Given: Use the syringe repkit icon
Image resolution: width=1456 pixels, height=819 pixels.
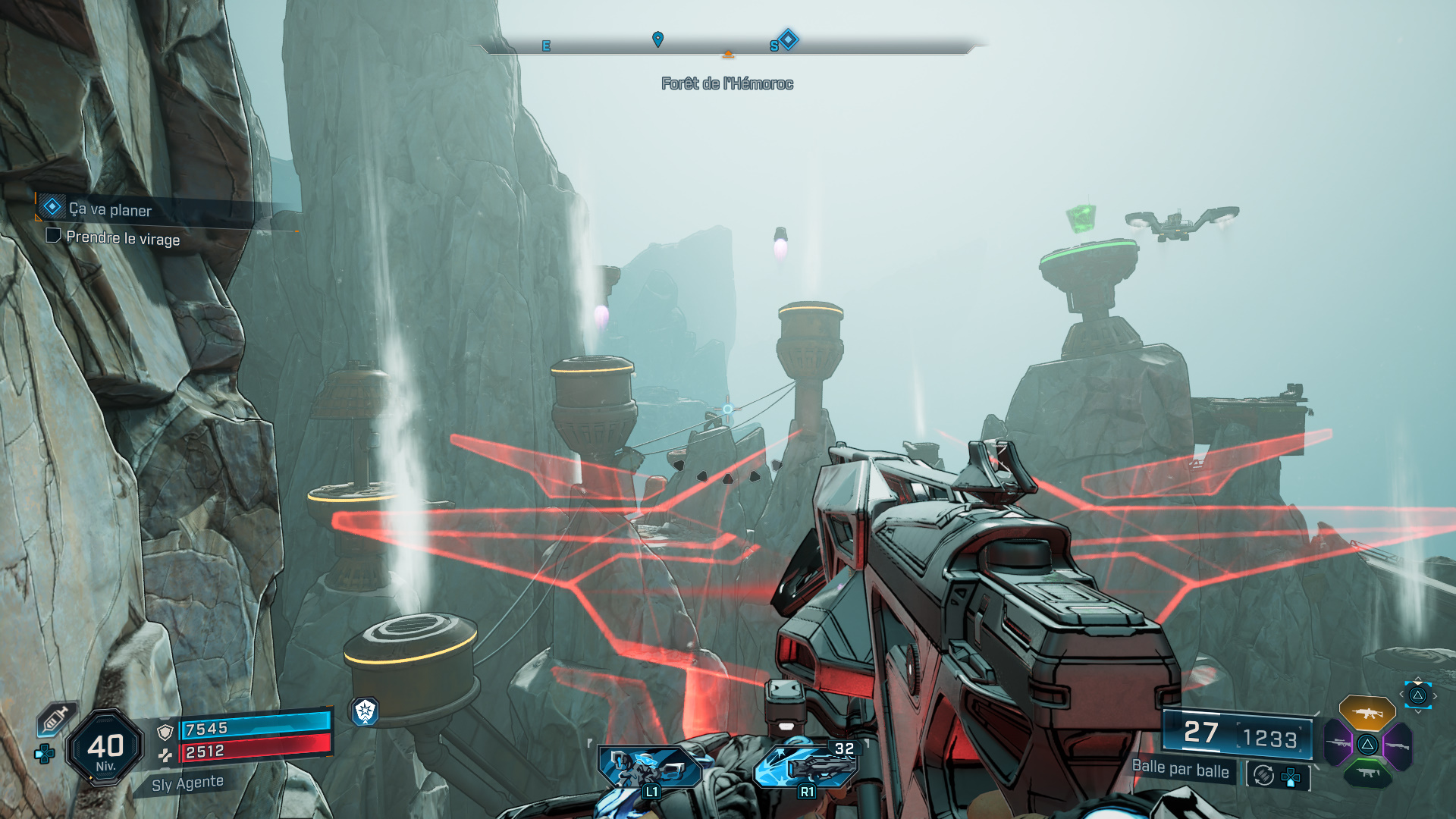Looking at the screenshot, I should tap(55, 720).
